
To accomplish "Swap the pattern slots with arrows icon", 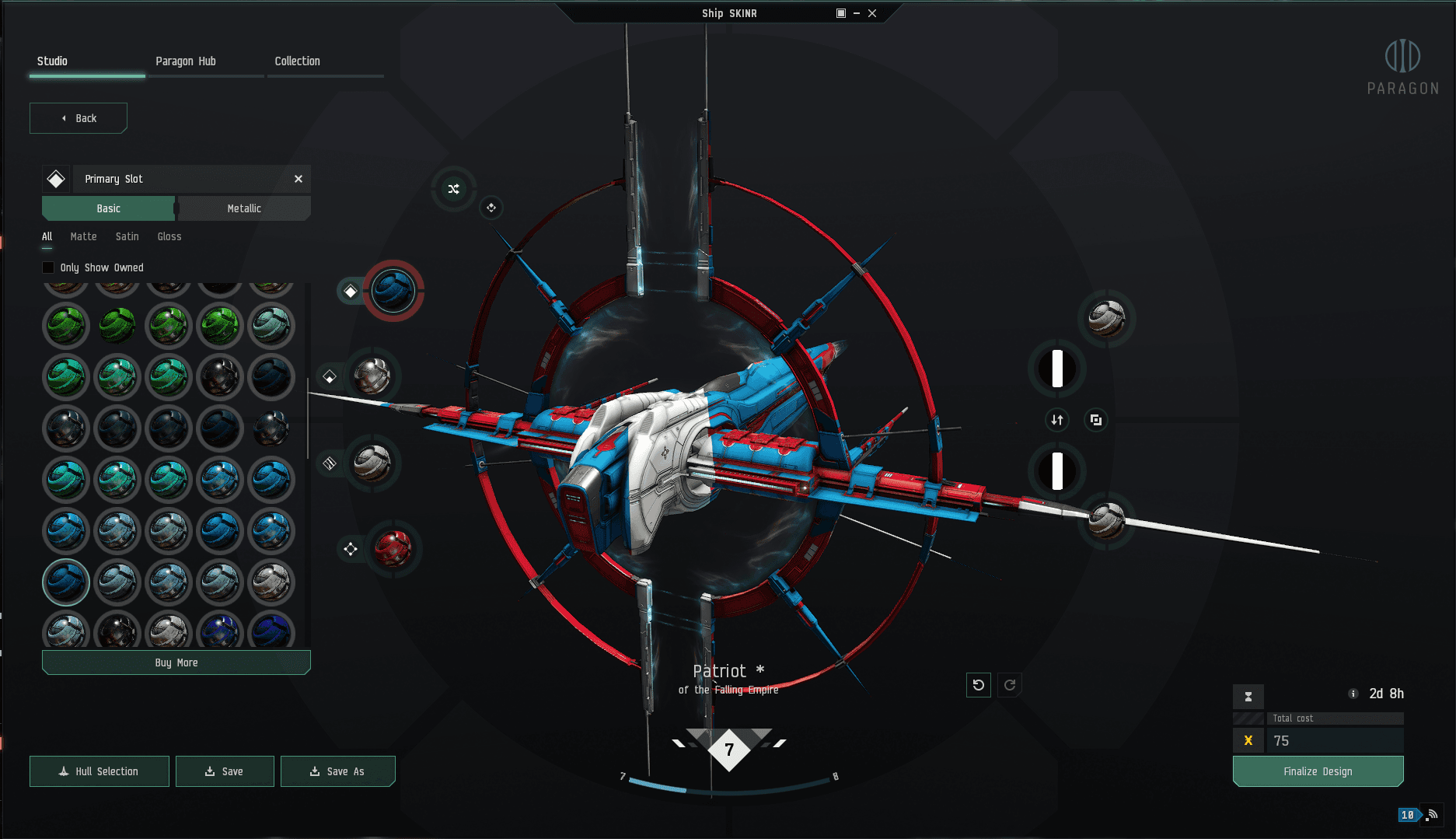I will coord(1057,420).
